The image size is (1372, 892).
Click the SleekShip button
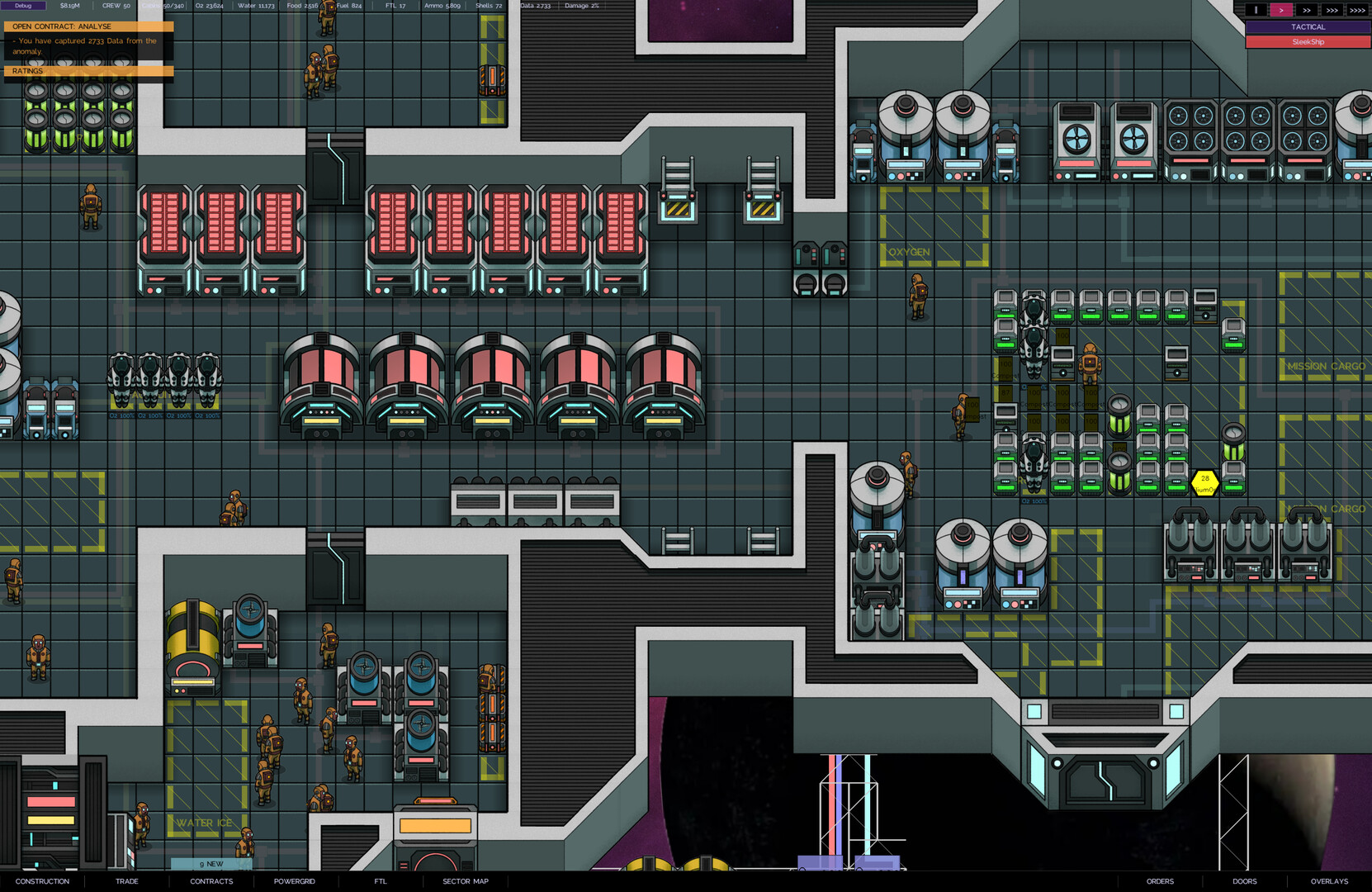(x=1308, y=41)
